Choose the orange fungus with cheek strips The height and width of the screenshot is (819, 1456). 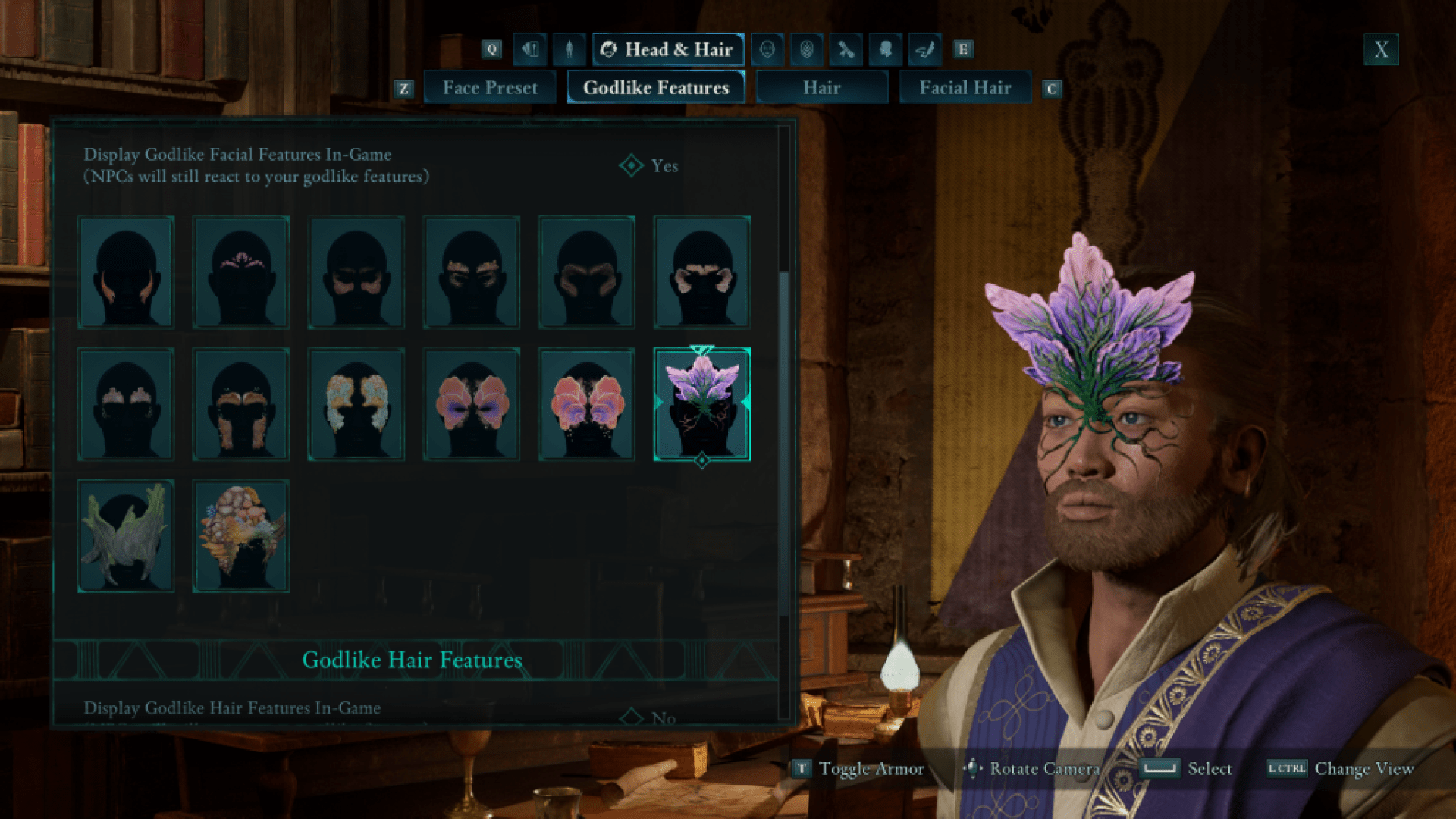pyautogui.click(x=241, y=404)
